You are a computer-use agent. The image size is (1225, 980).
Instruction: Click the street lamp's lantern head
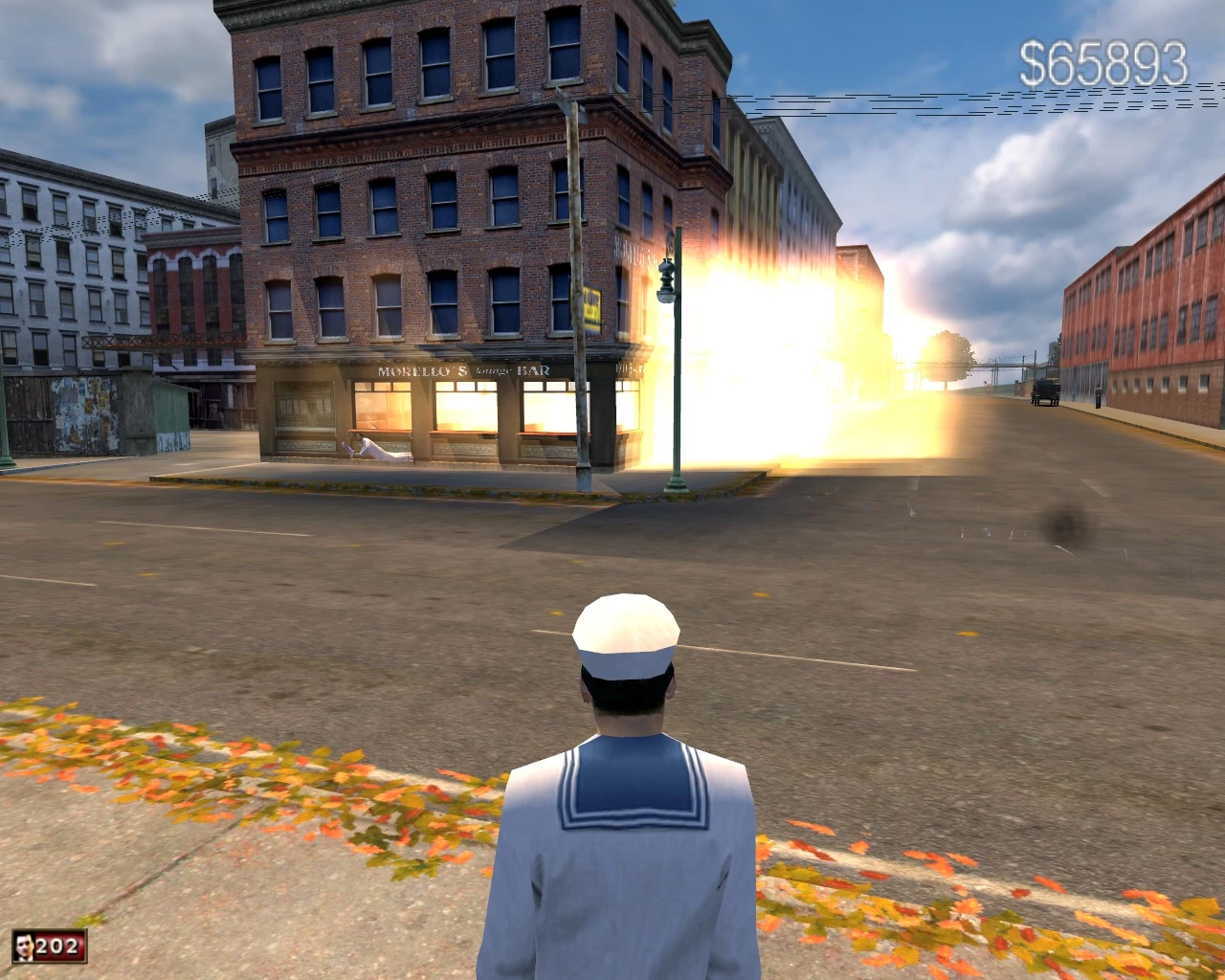(x=668, y=282)
